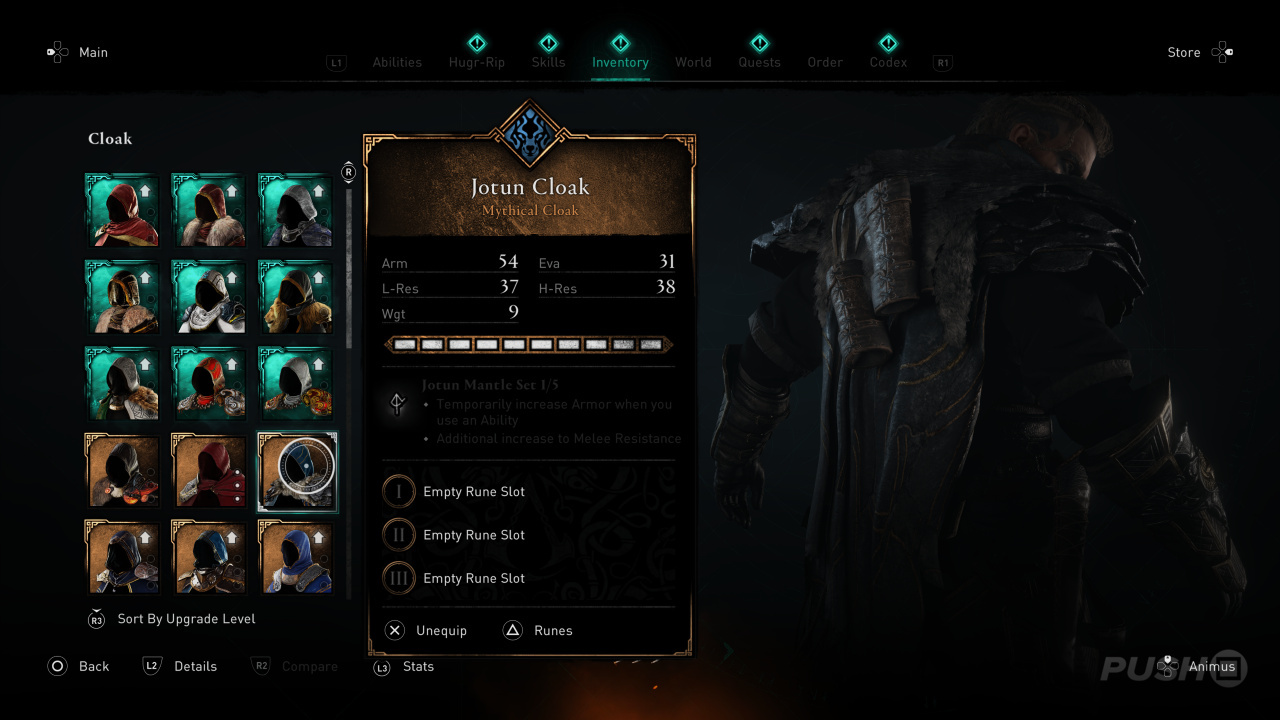1280x720 pixels.
Task: Sort cloaks by upgrade level
Action: click(x=186, y=619)
